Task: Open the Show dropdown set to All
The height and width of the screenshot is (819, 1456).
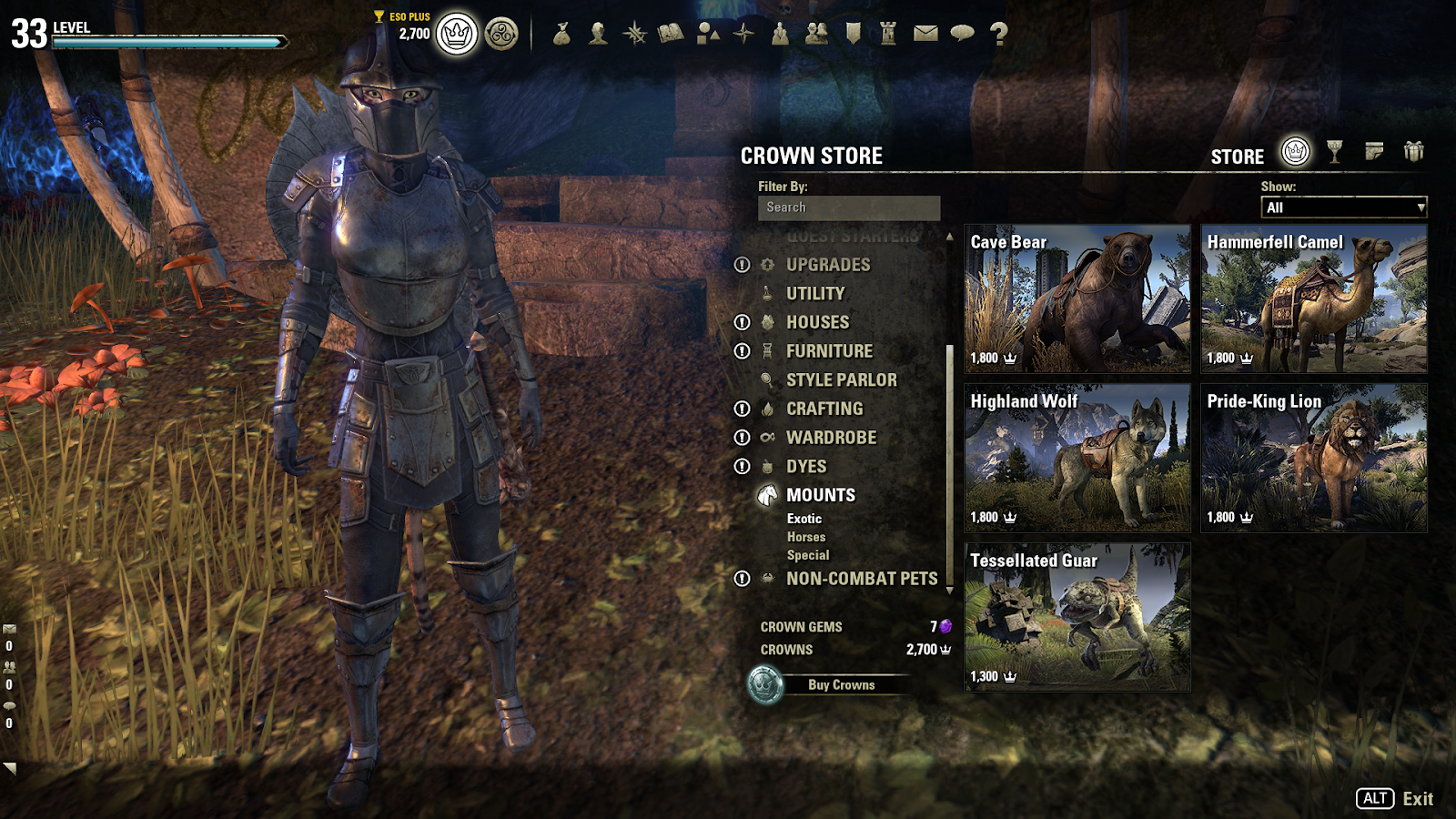Action: coord(1343,207)
